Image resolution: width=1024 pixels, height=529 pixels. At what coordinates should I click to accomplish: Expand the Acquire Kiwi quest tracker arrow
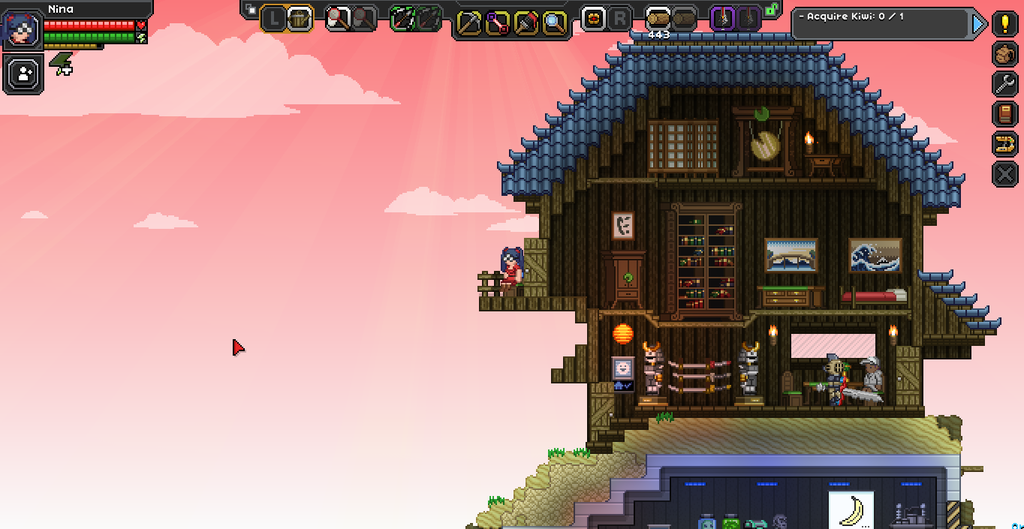click(x=979, y=23)
